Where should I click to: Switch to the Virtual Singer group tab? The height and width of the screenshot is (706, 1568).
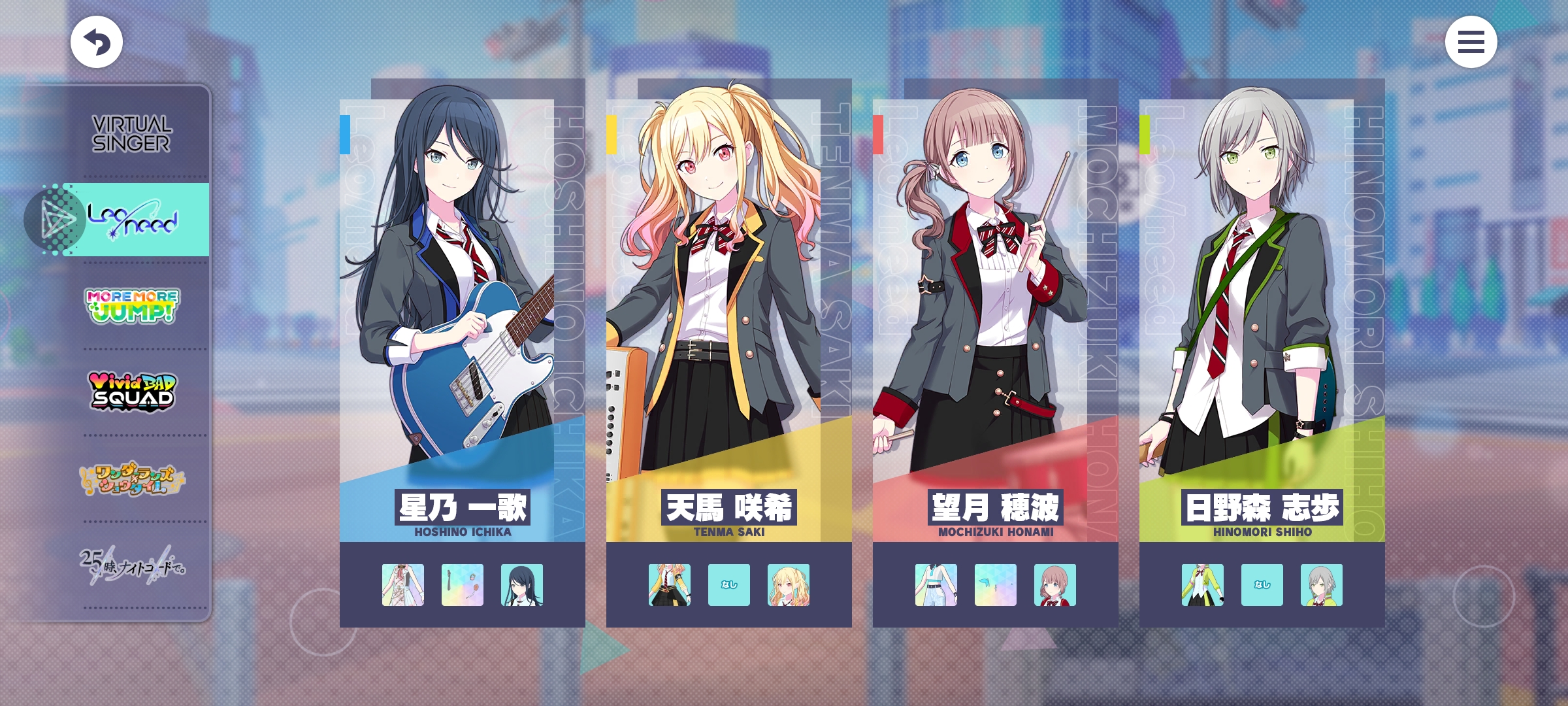132,134
